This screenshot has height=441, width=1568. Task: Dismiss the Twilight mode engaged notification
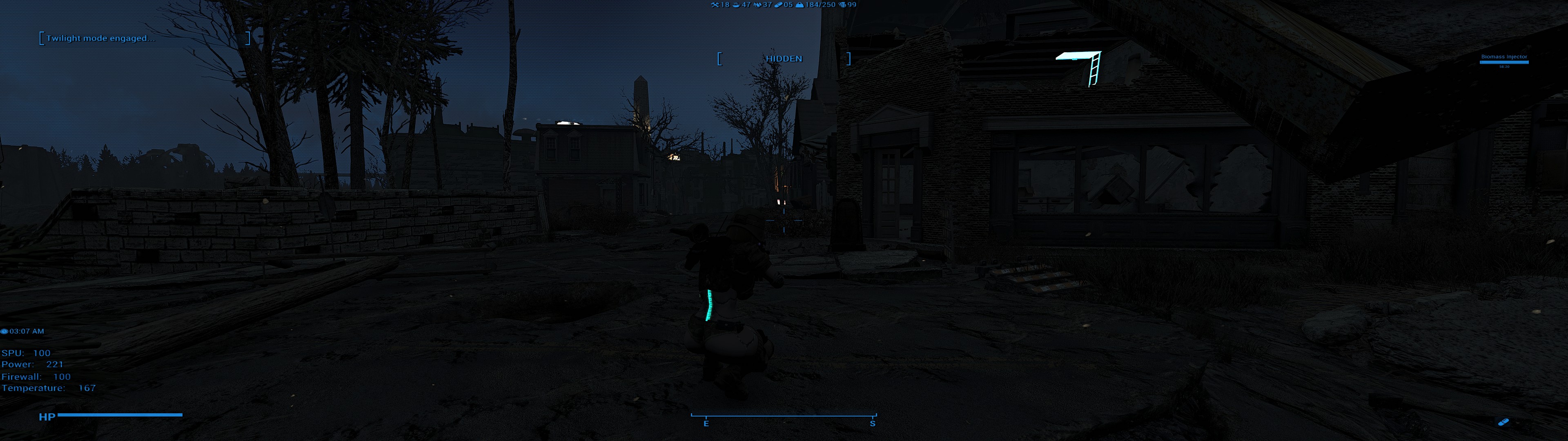pos(102,38)
